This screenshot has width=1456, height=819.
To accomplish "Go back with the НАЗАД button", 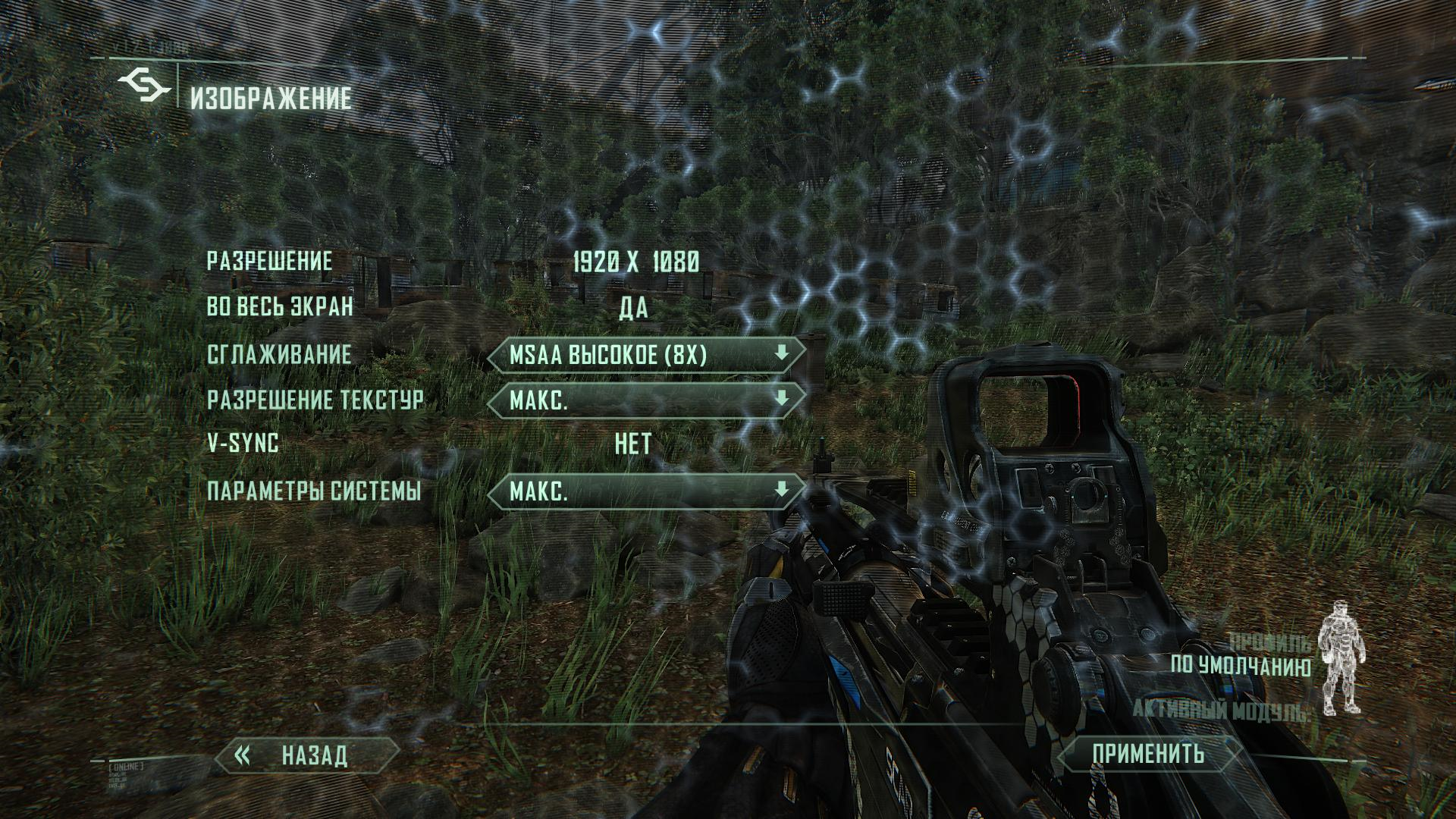I will 308,755.
